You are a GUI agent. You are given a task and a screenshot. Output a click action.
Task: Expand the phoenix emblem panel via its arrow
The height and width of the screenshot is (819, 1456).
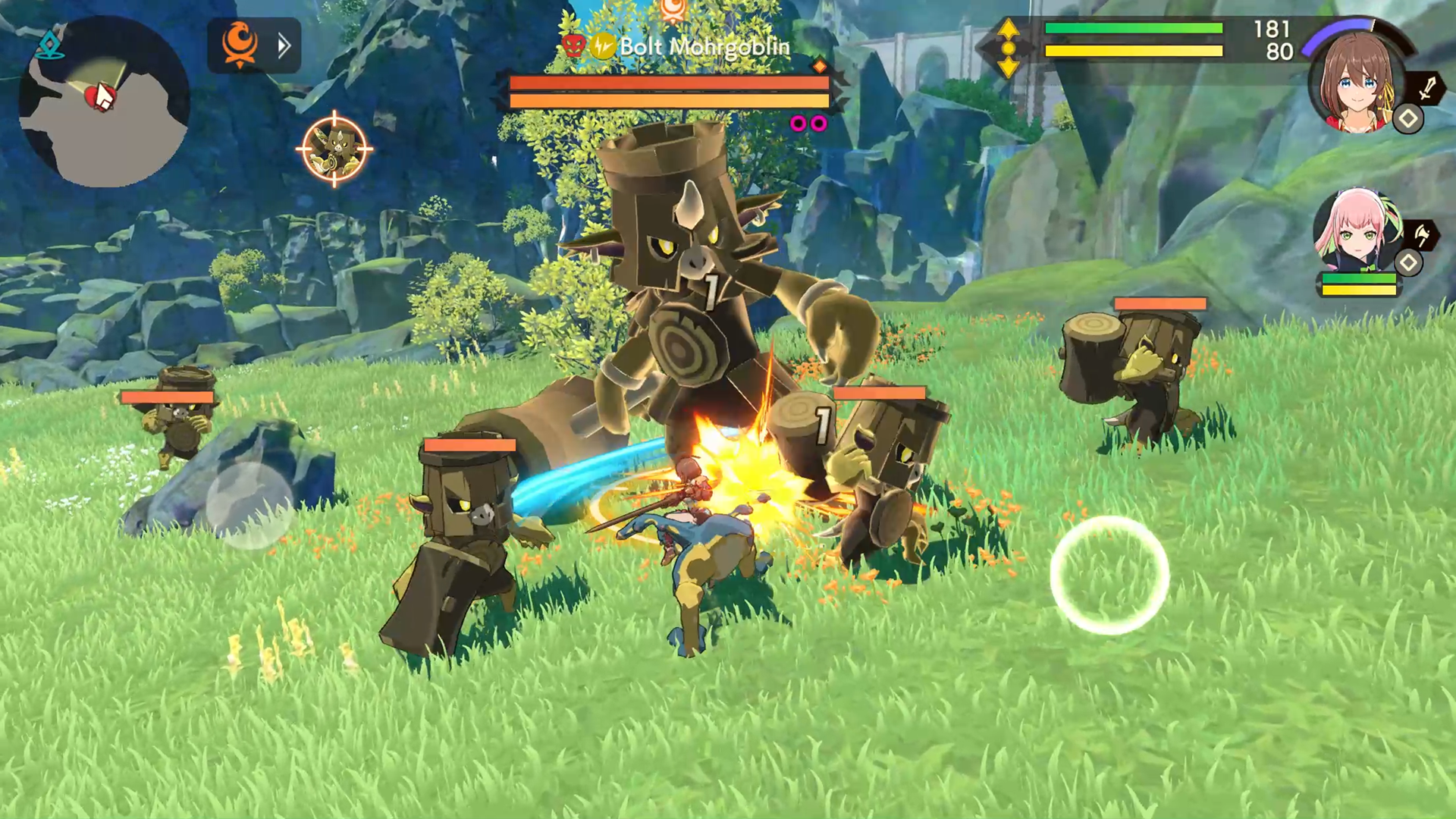(284, 45)
